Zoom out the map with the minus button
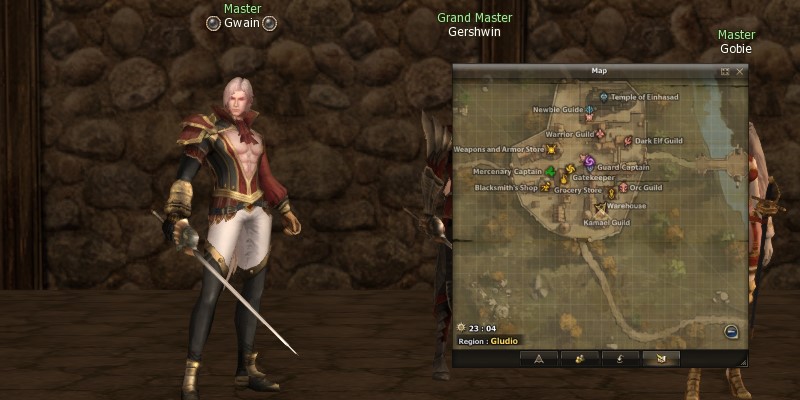 pyautogui.click(x=731, y=333)
